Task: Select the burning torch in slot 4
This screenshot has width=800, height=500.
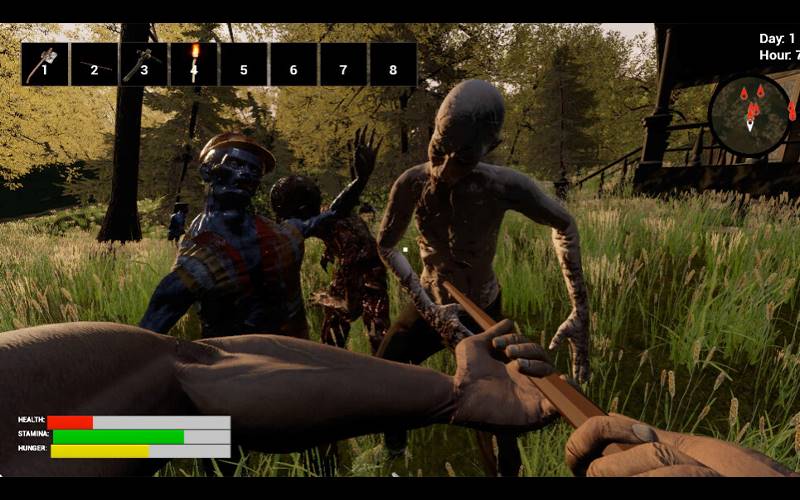Action: (194, 64)
